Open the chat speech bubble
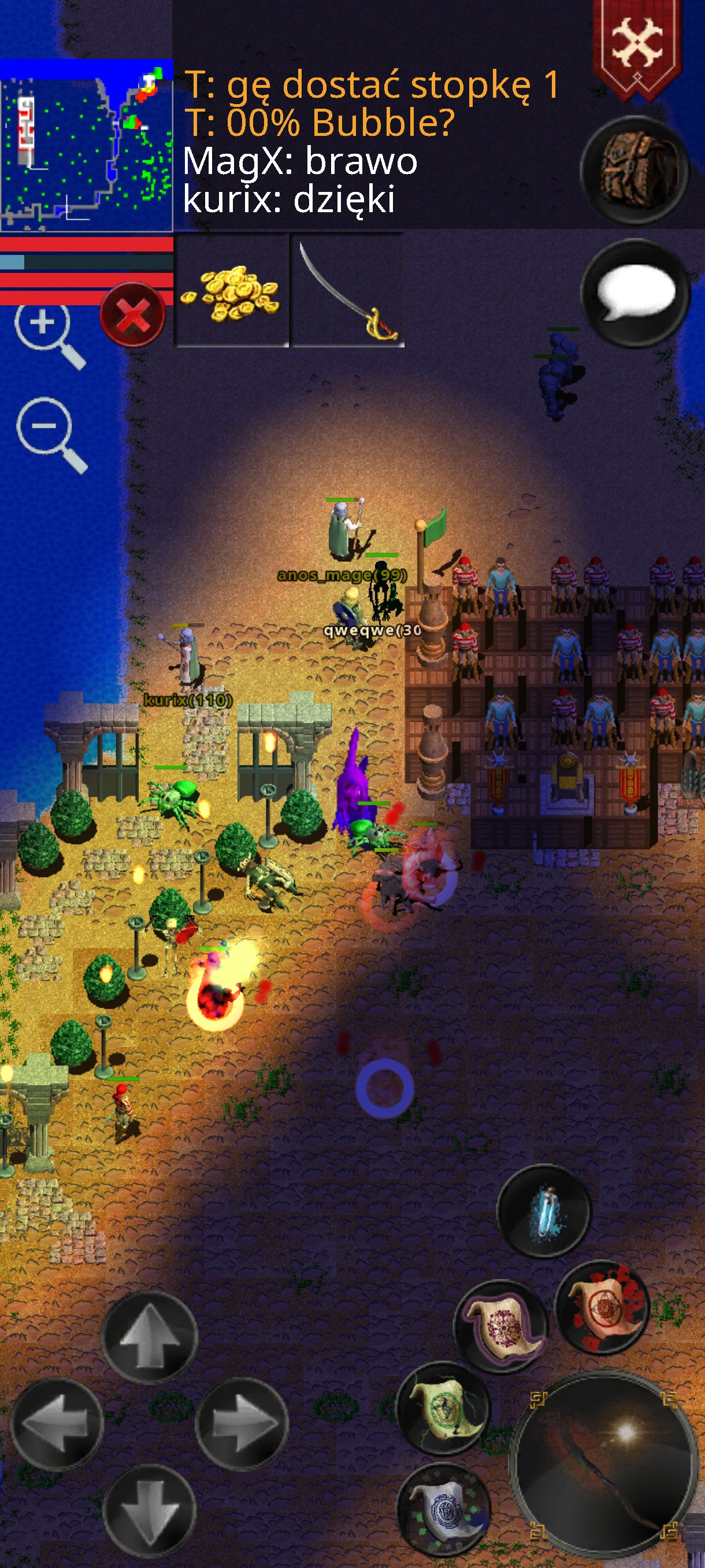This screenshot has width=705, height=1568. [x=634, y=293]
